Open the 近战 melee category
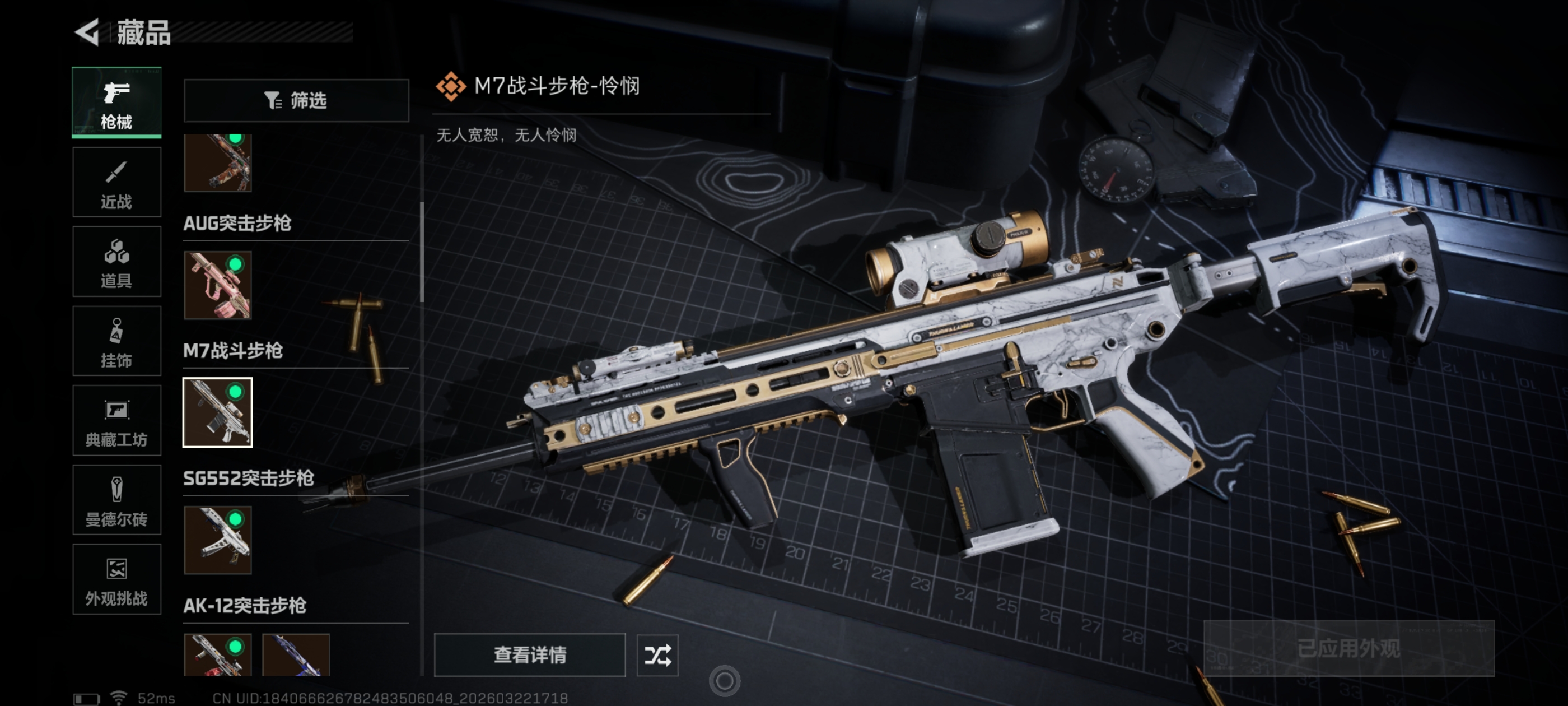Image resolution: width=1568 pixels, height=706 pixels. [x=116, y=182]
